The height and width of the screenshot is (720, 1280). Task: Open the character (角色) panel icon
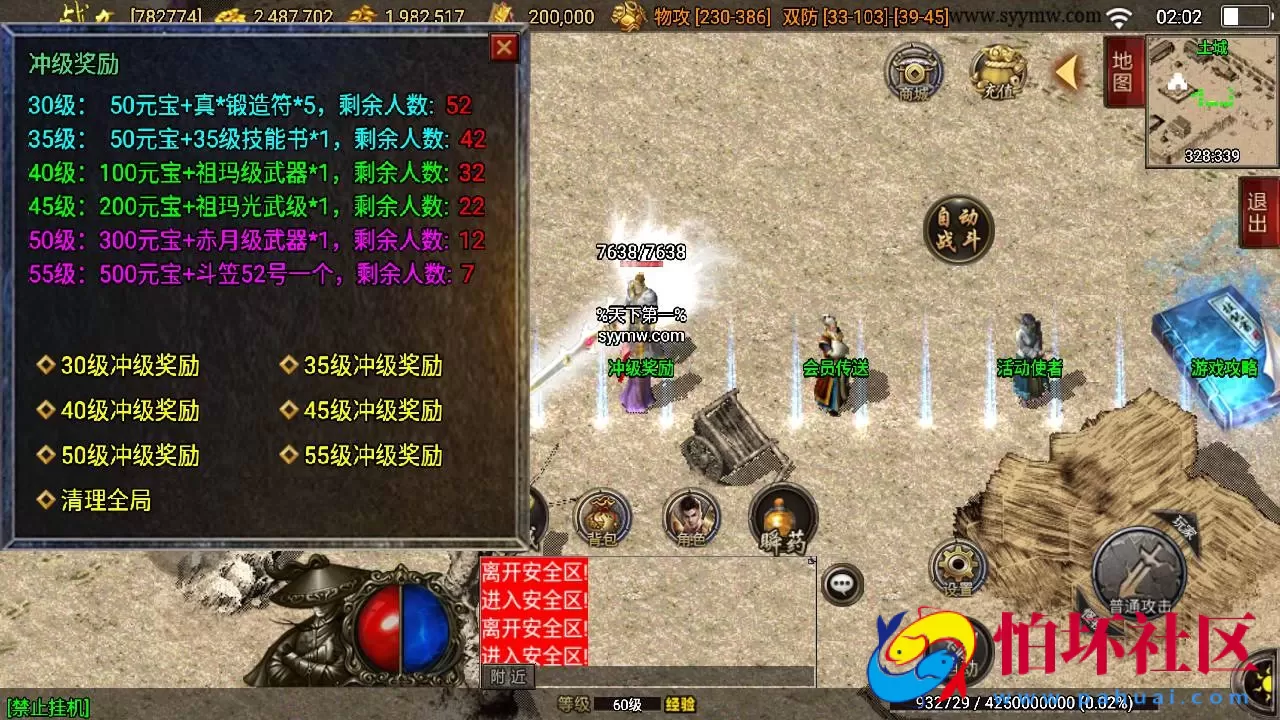coord(692,518)
